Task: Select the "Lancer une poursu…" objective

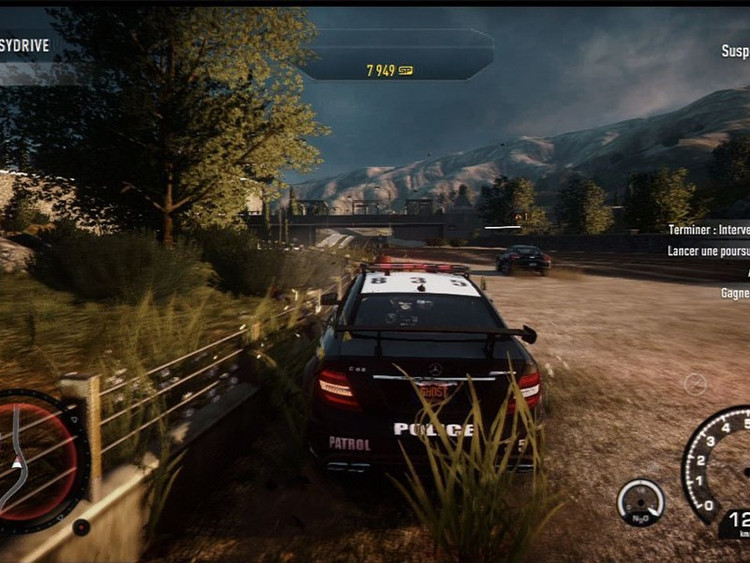Action: coord(708,251)
